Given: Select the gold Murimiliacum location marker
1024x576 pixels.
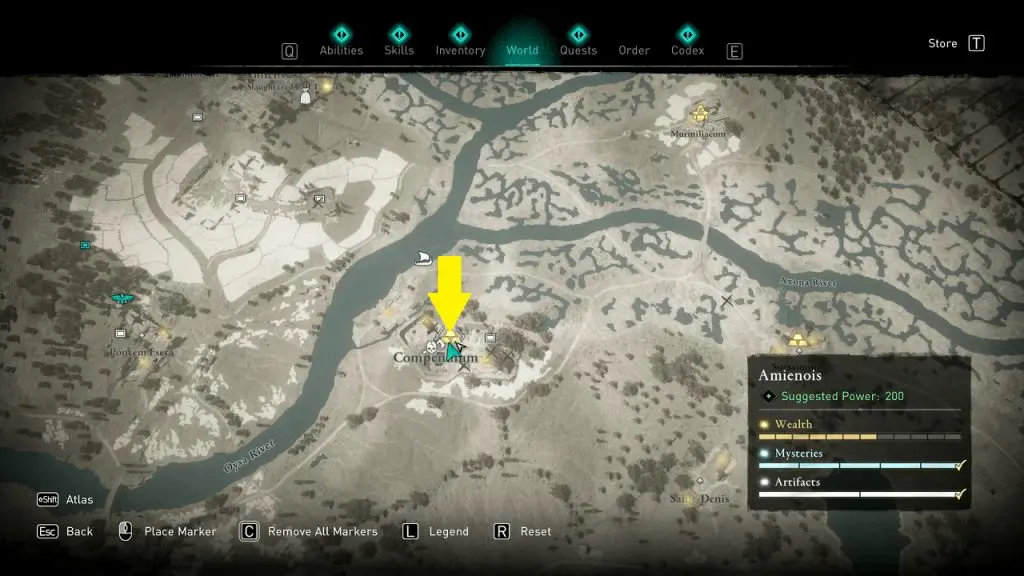Looking at the screenshot, I should 700,113.
